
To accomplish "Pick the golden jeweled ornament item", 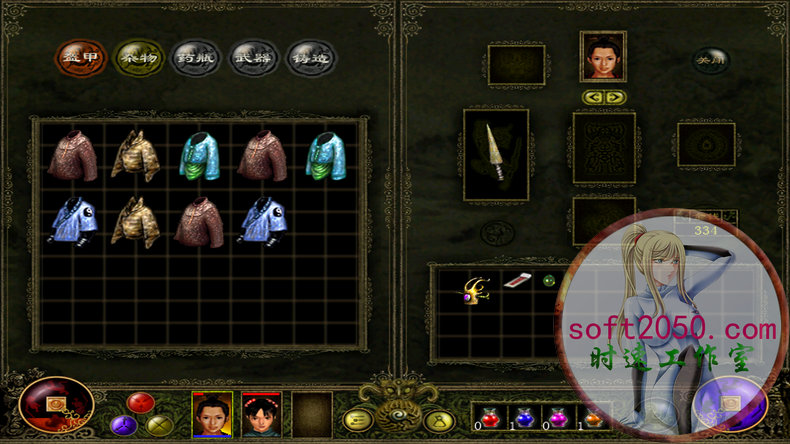I will pos(472,288).
